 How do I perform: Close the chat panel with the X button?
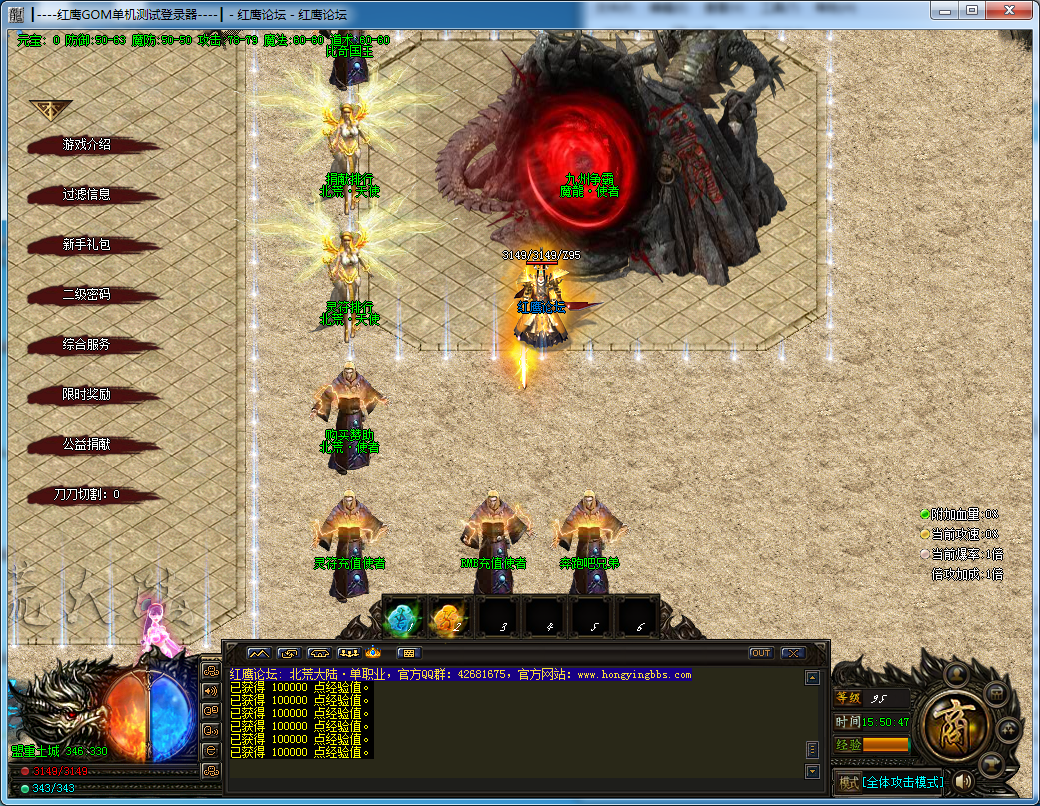[793, 653]
